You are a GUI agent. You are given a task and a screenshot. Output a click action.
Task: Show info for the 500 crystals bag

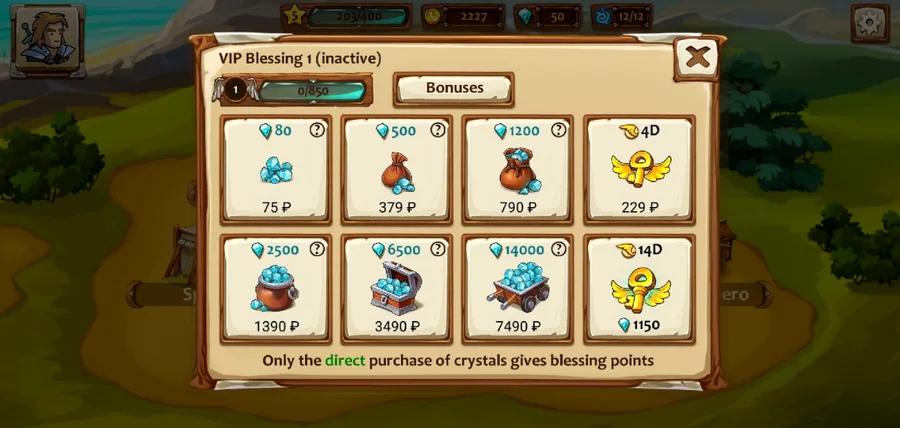(438, 130)
